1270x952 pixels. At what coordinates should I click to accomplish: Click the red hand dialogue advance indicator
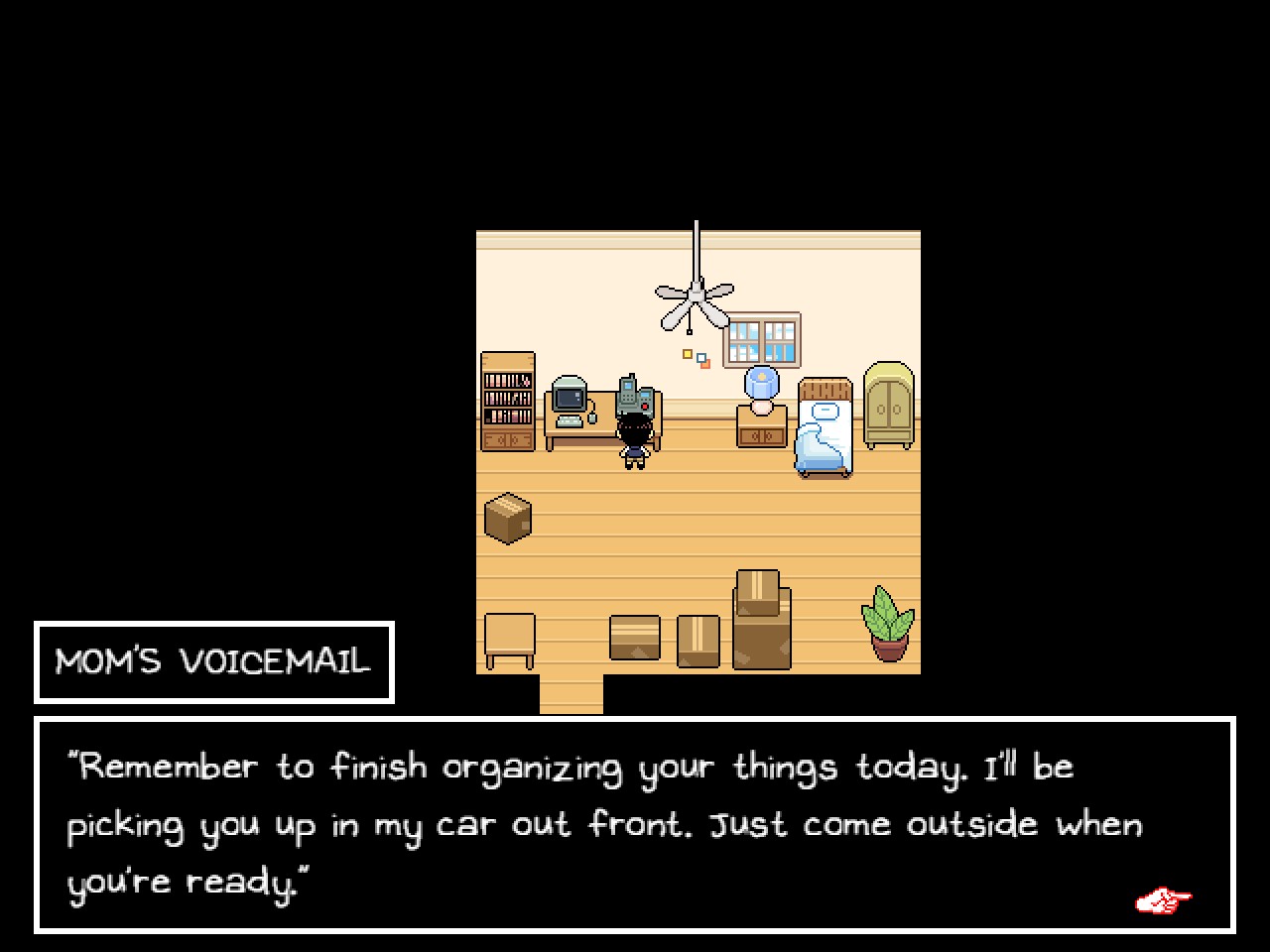point(1164,898)
